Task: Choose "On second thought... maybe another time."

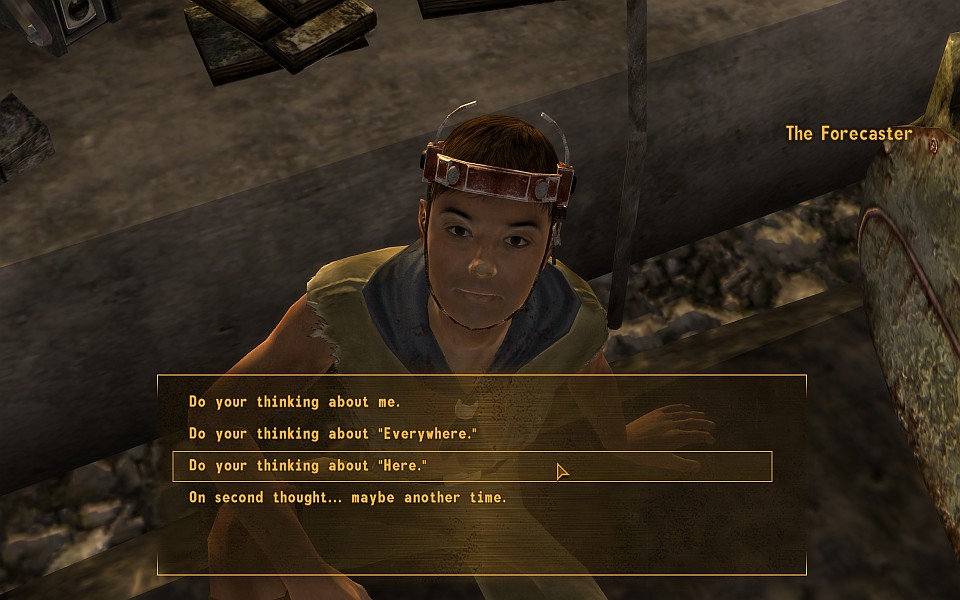Action: pyautogui.click(x=348, y=497)
